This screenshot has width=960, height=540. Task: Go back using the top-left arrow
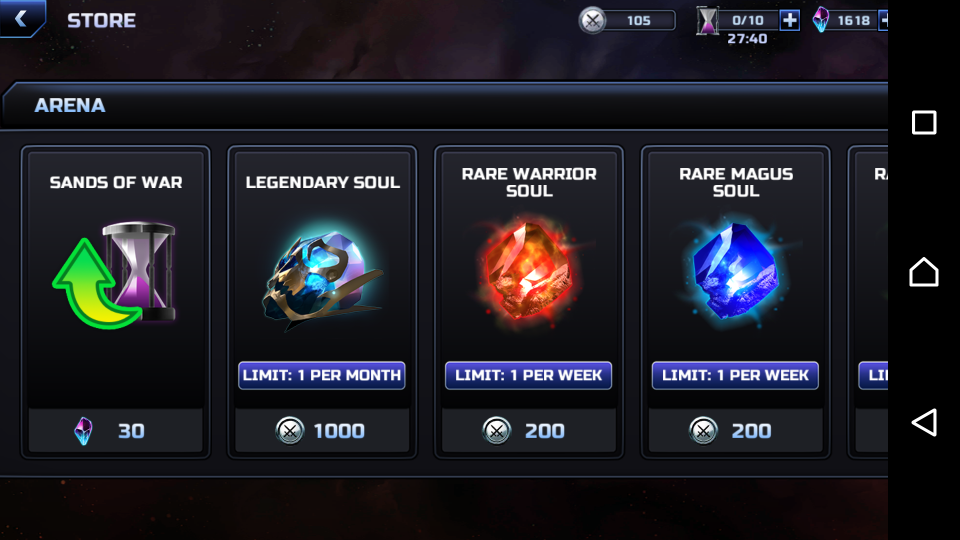21,18
